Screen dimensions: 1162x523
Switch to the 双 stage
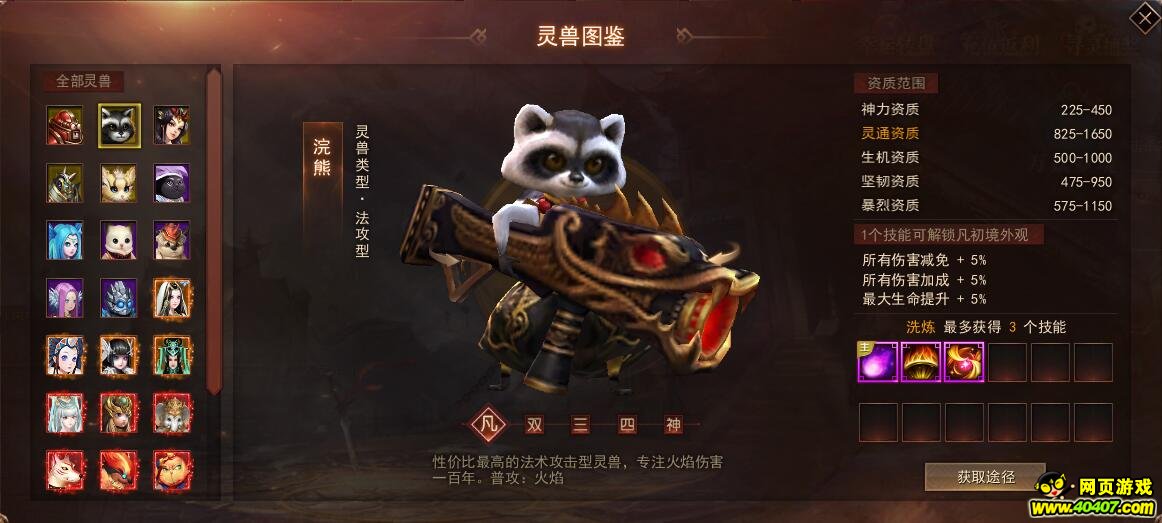pos(535,424)
